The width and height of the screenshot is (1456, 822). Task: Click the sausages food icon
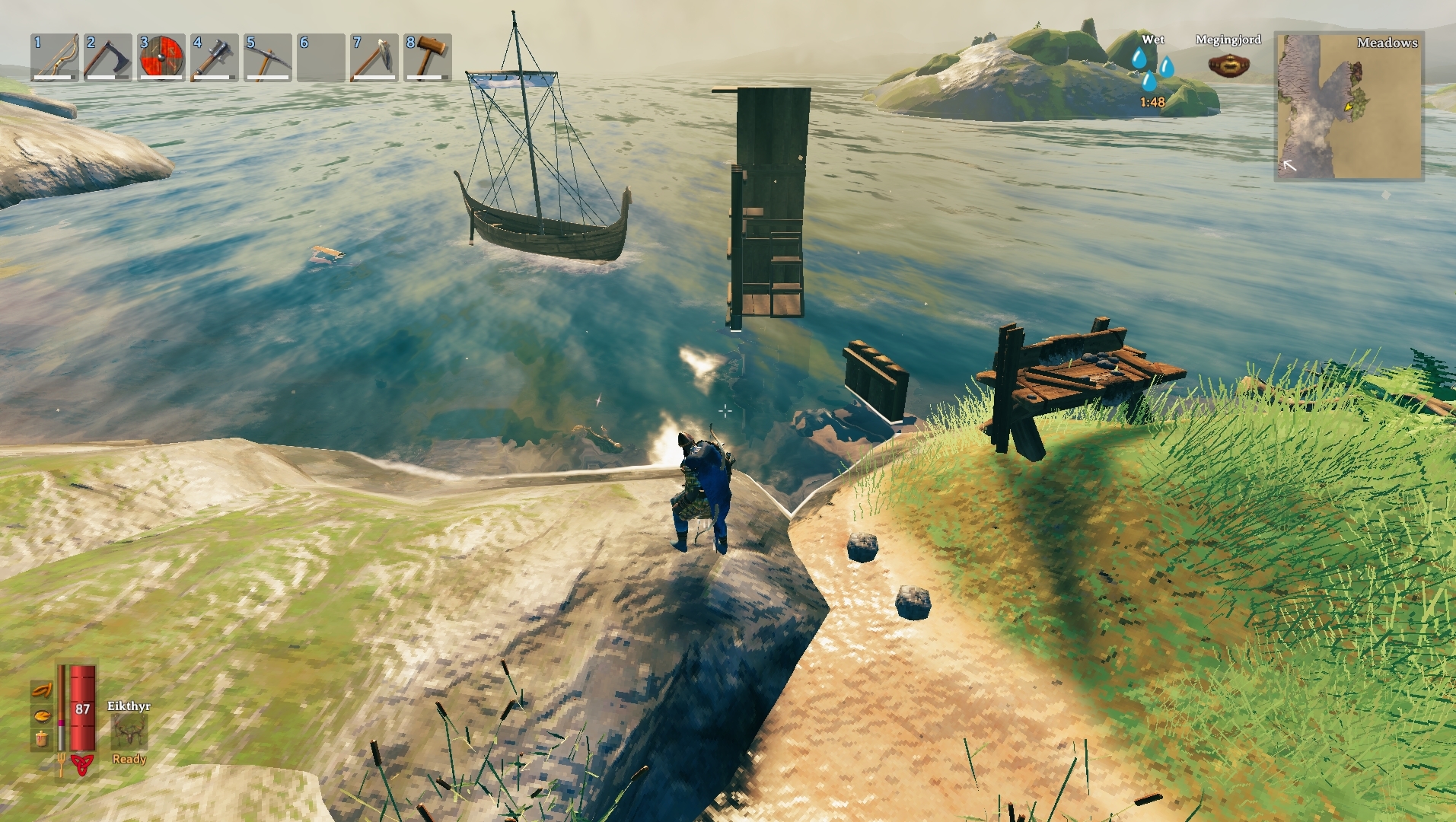(x=42, y=691)
